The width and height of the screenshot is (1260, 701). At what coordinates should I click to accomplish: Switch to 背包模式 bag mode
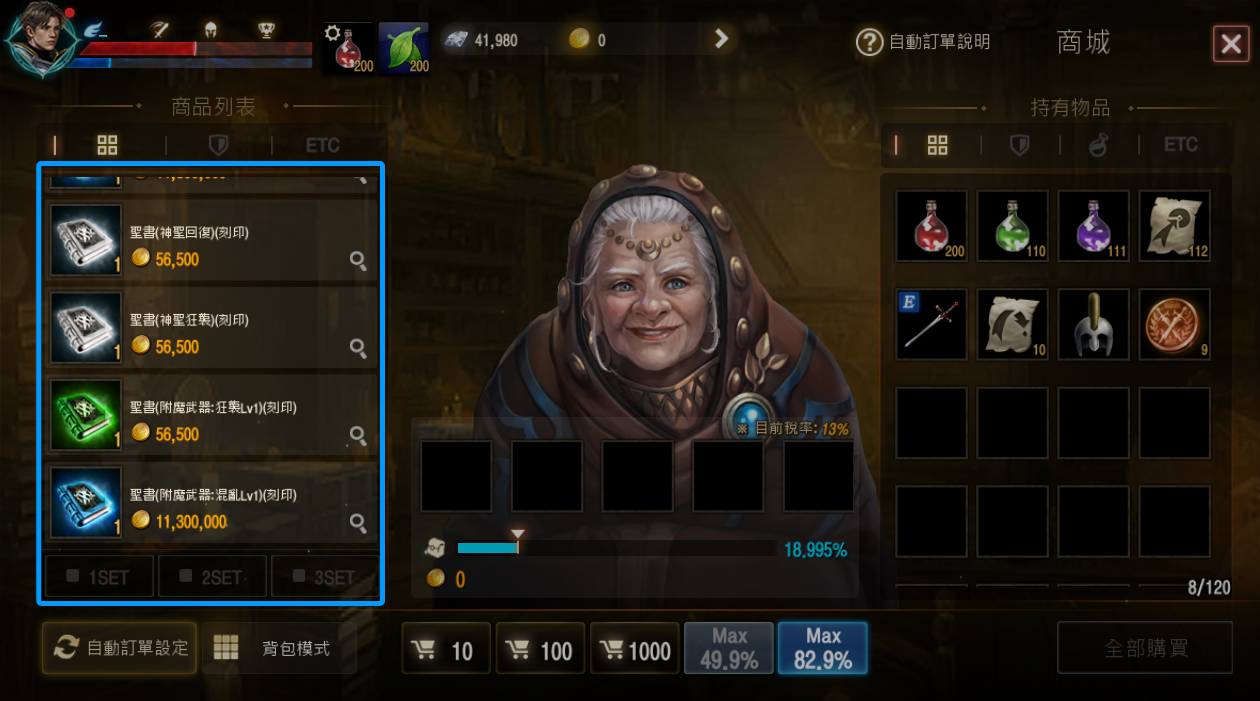point(278,648)
